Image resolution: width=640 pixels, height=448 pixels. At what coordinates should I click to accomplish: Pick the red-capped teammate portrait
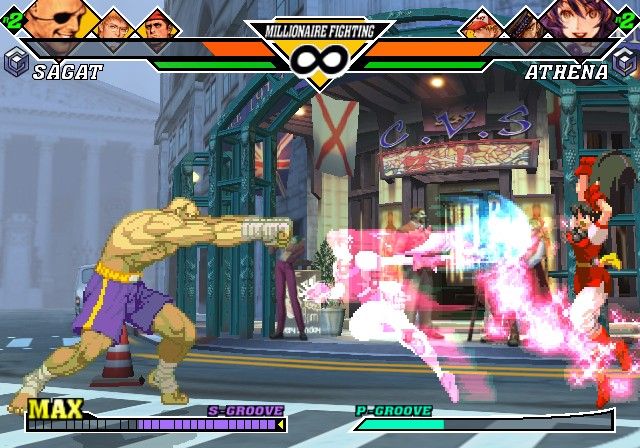[x=481, y=24]
